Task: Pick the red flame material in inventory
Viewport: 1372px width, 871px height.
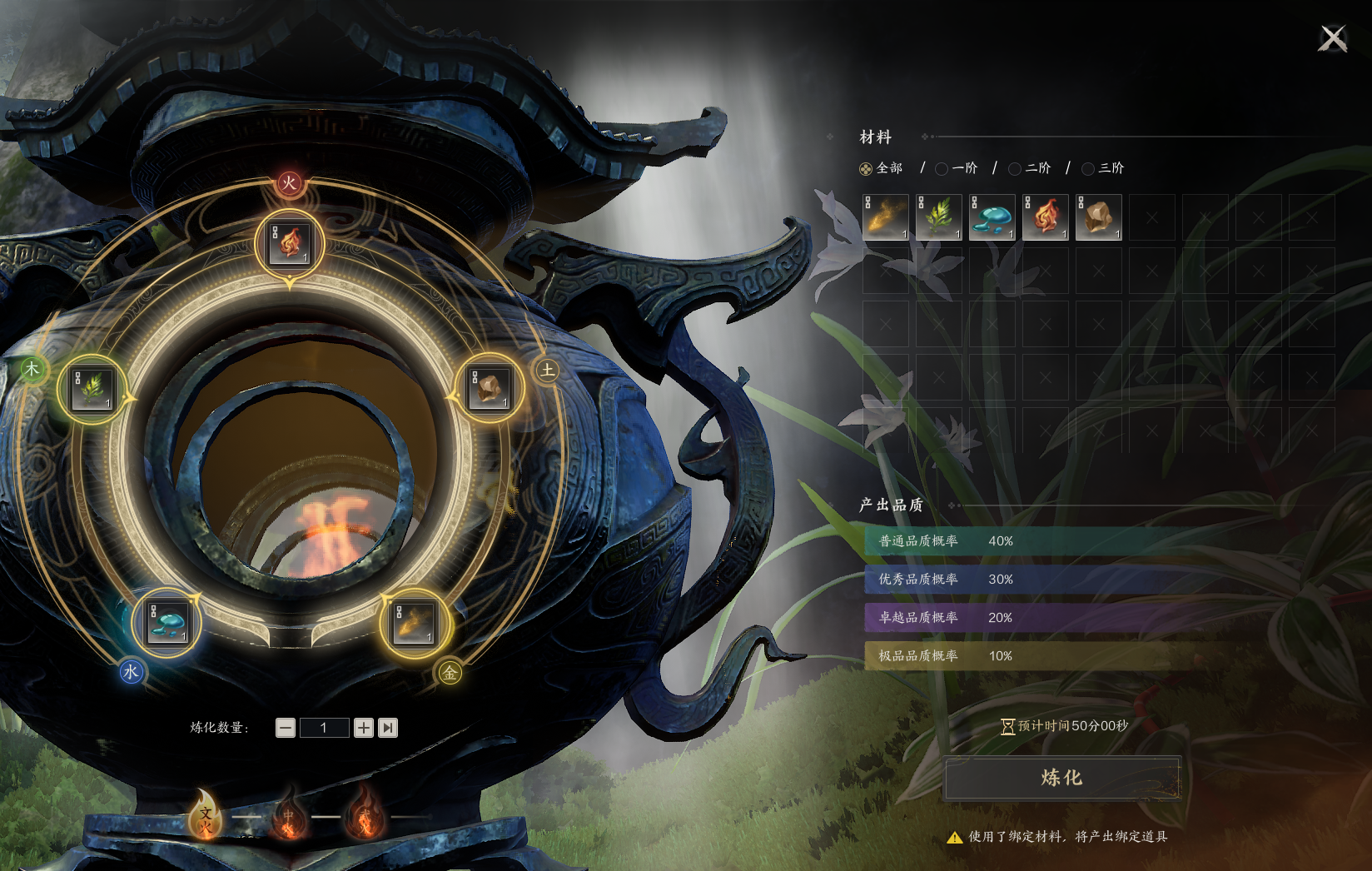Action: 1046,217
